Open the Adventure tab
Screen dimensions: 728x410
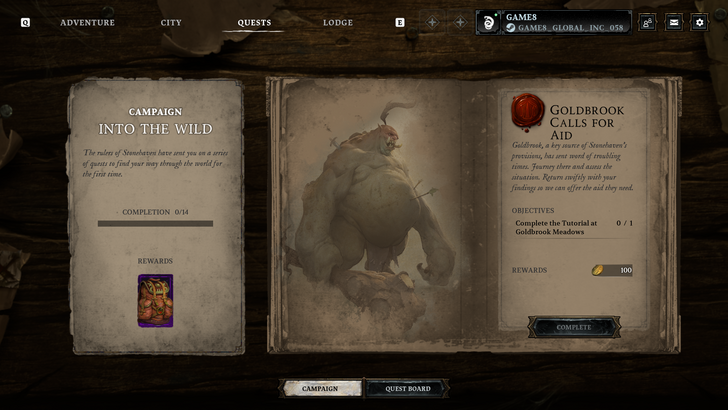point(87,22)
